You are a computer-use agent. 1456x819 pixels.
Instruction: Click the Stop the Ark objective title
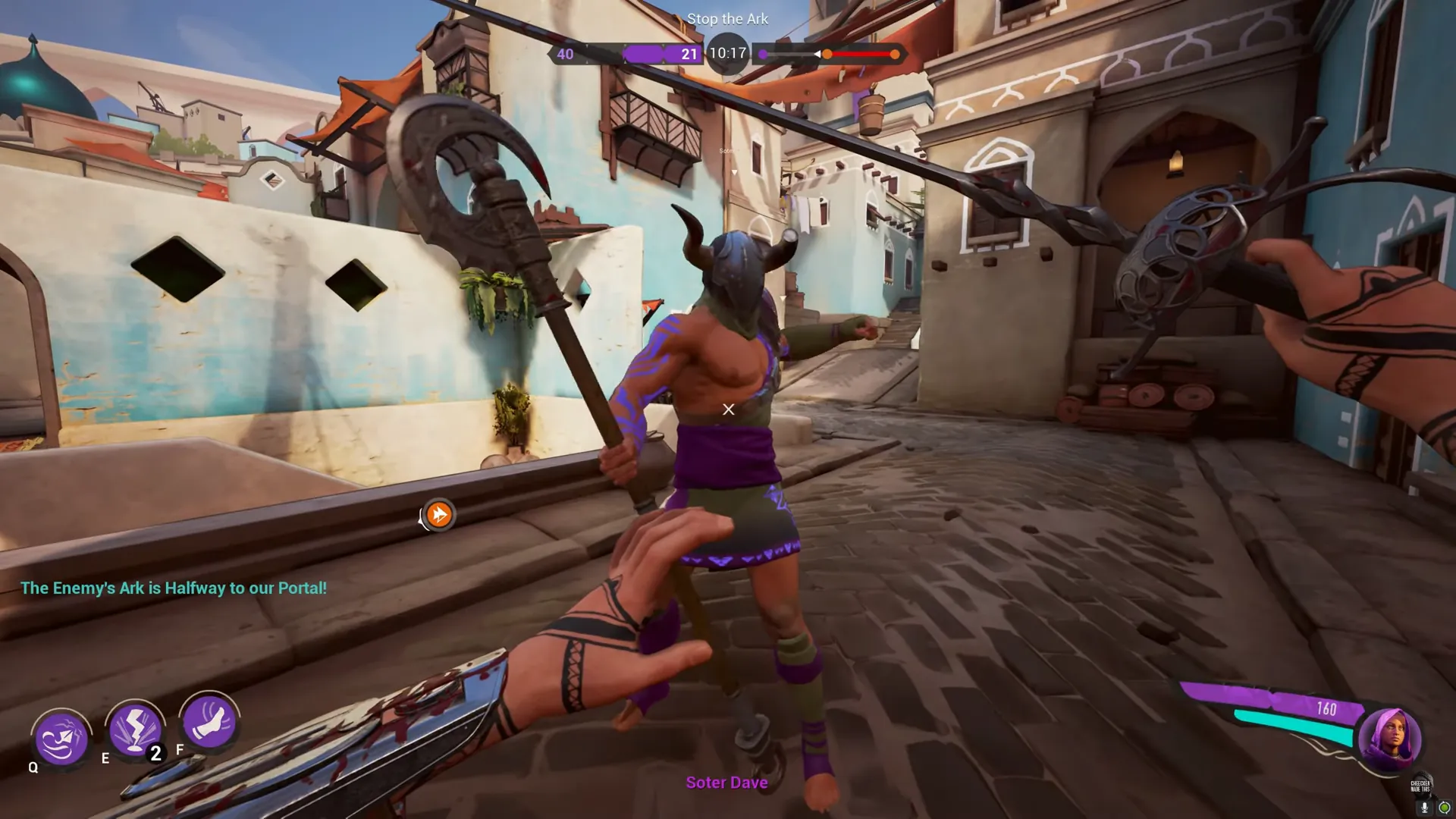tap(727, 19)
